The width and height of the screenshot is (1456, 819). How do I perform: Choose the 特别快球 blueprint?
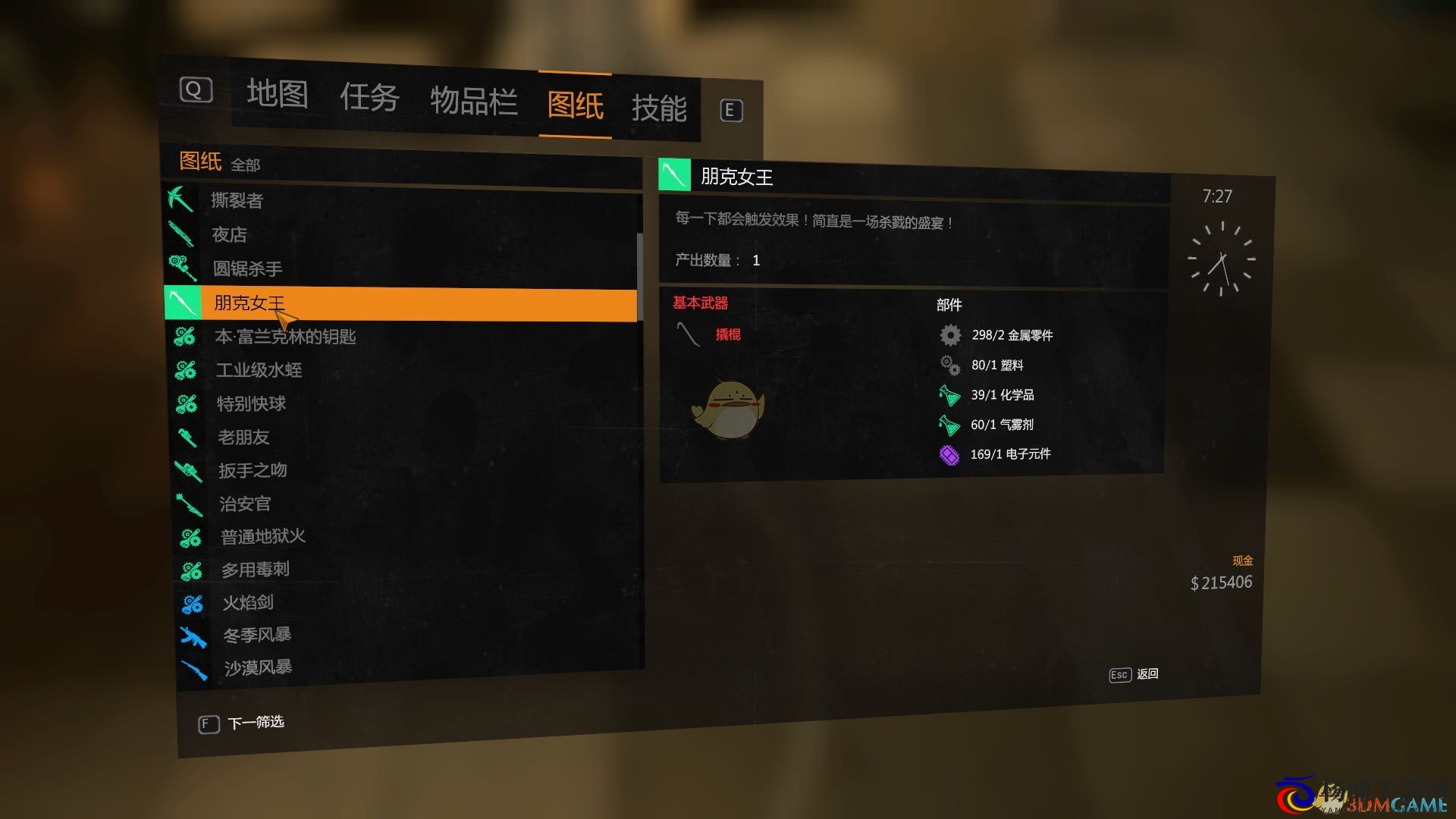click(x=252, y=403)
